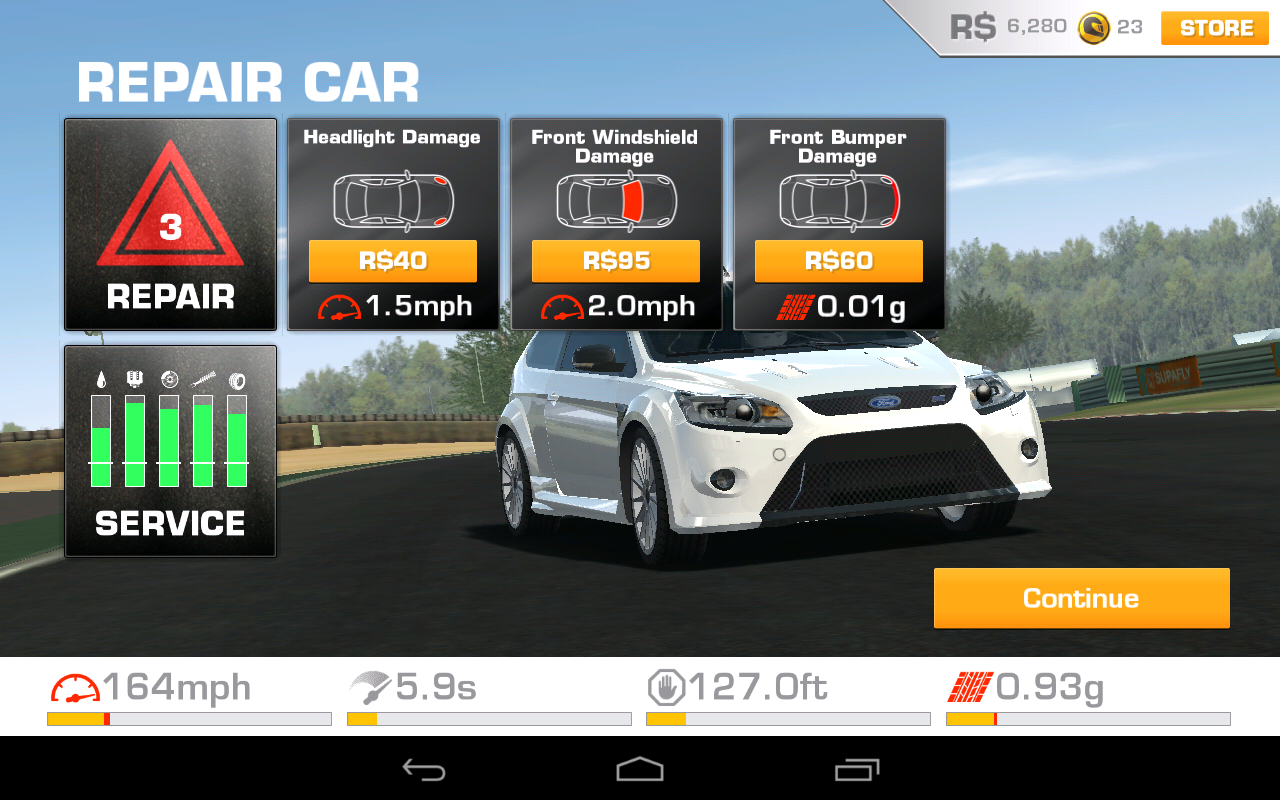Pay R$95 to fix the windshield

pyautogui.click(x=615, y=261)
